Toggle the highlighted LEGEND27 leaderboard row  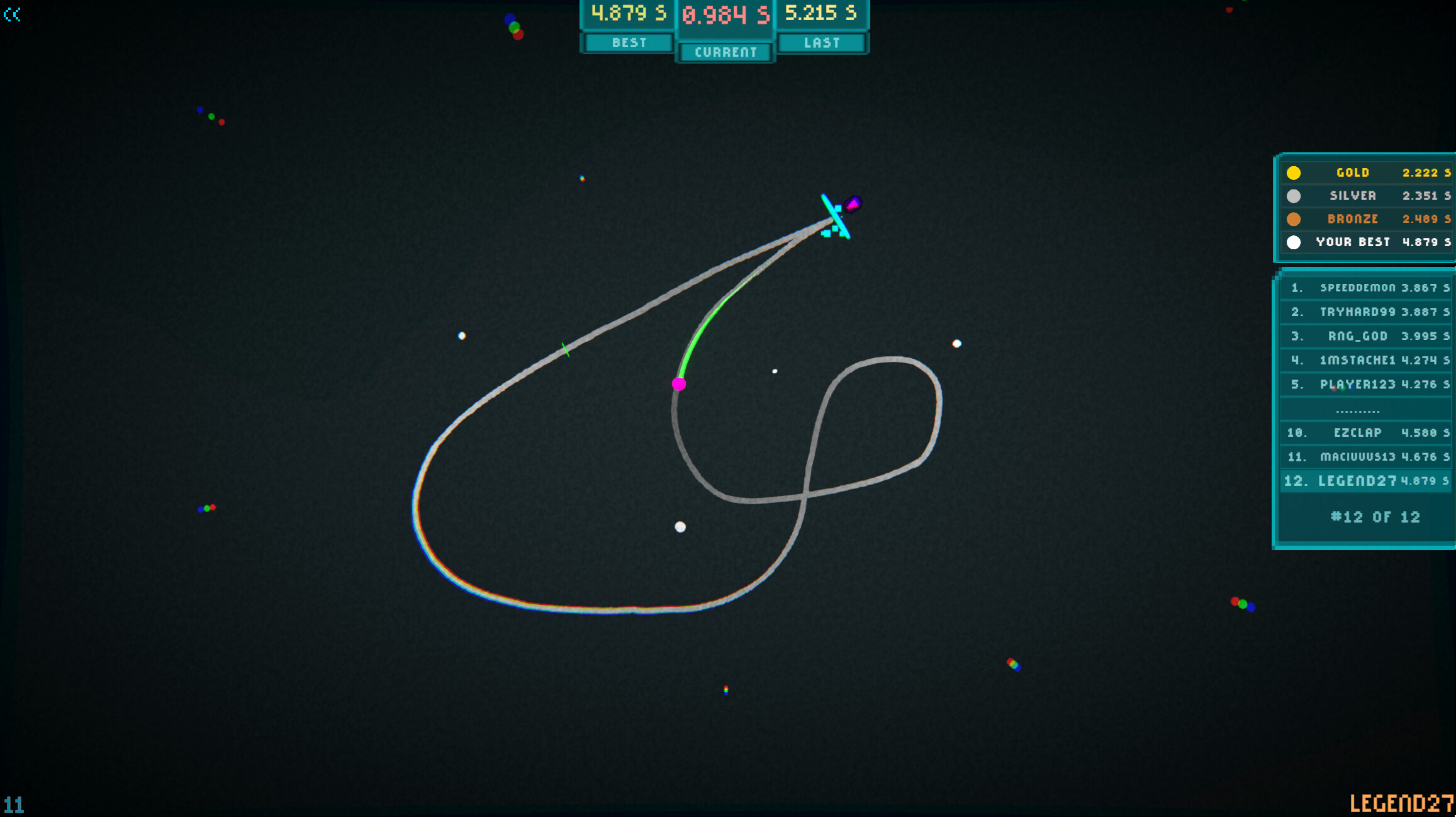[1365, 480]
